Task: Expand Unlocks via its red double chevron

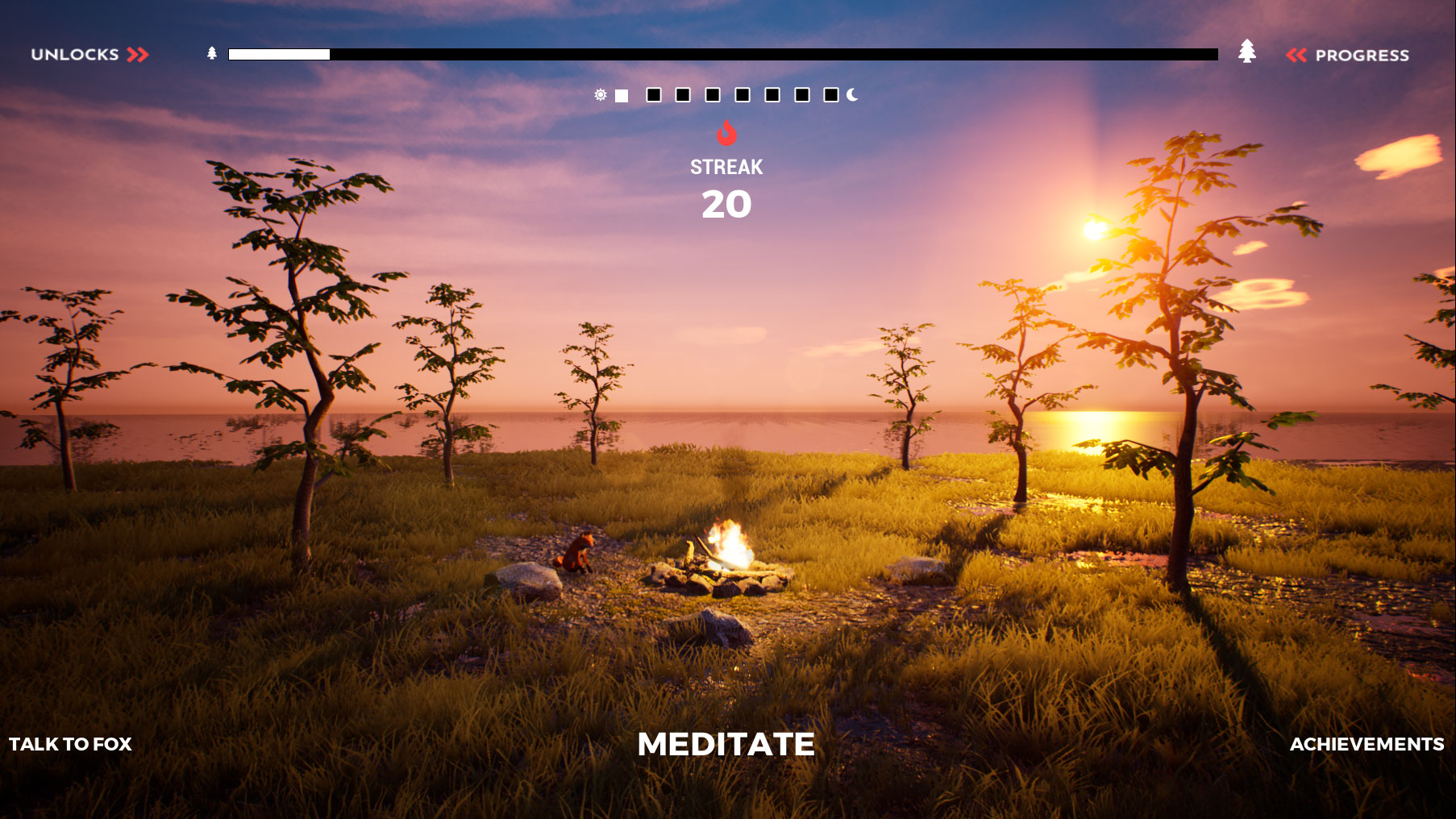Action: [x=138, y=54]
